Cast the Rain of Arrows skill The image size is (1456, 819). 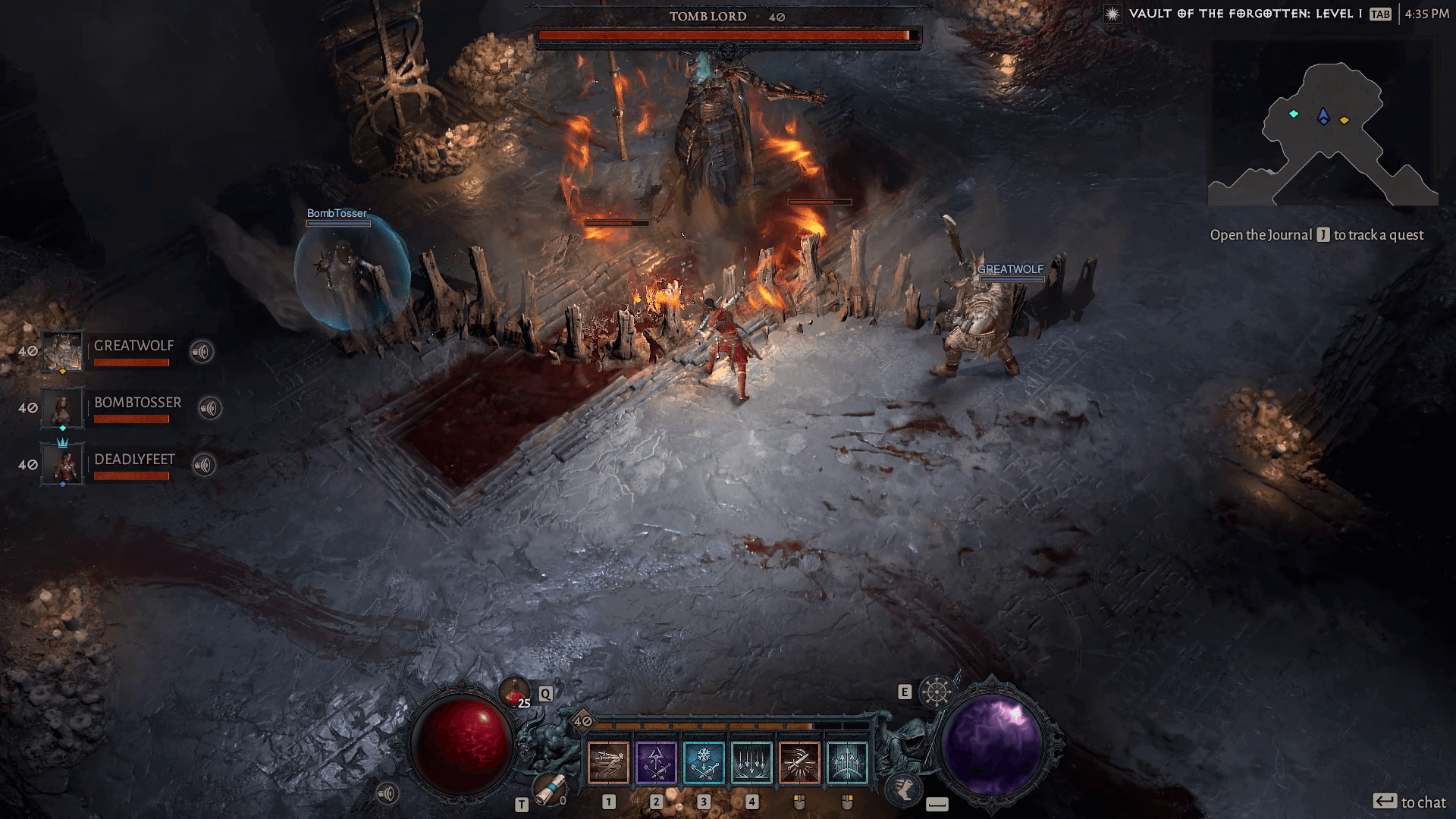tap(752, 762)
